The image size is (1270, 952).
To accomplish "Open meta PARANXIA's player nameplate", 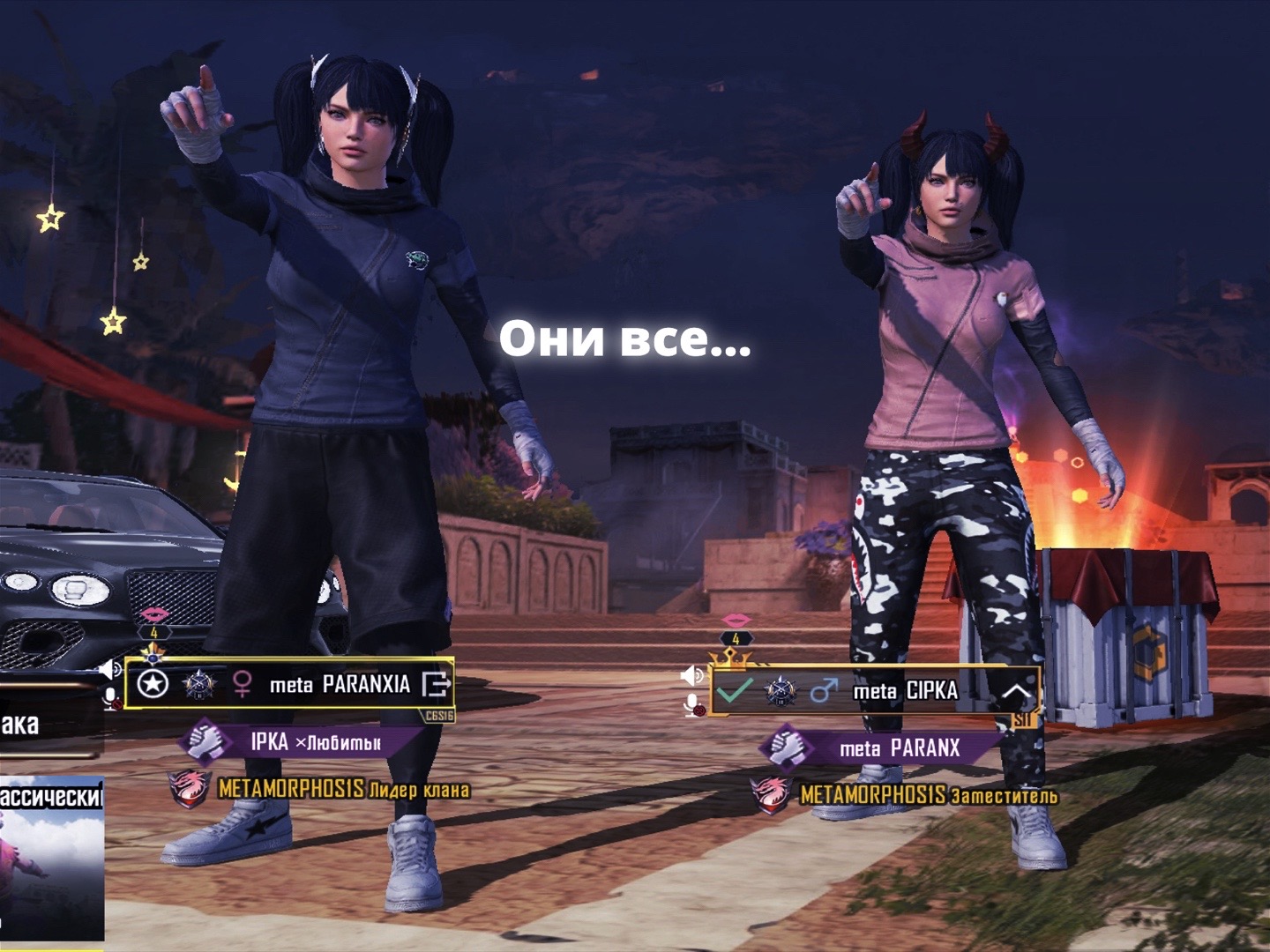I will coord(340,684).
